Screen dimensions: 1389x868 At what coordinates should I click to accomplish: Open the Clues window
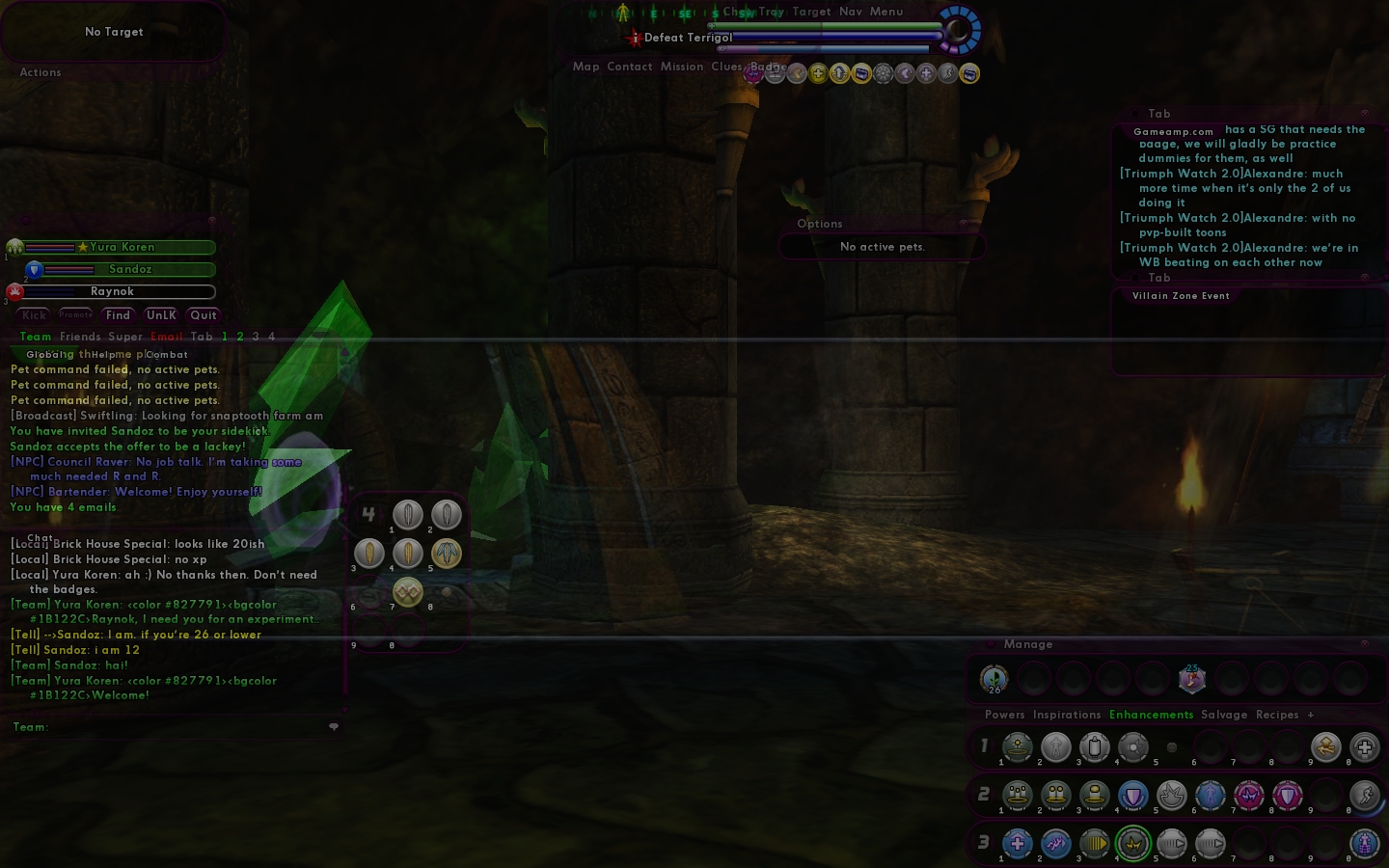726,67
